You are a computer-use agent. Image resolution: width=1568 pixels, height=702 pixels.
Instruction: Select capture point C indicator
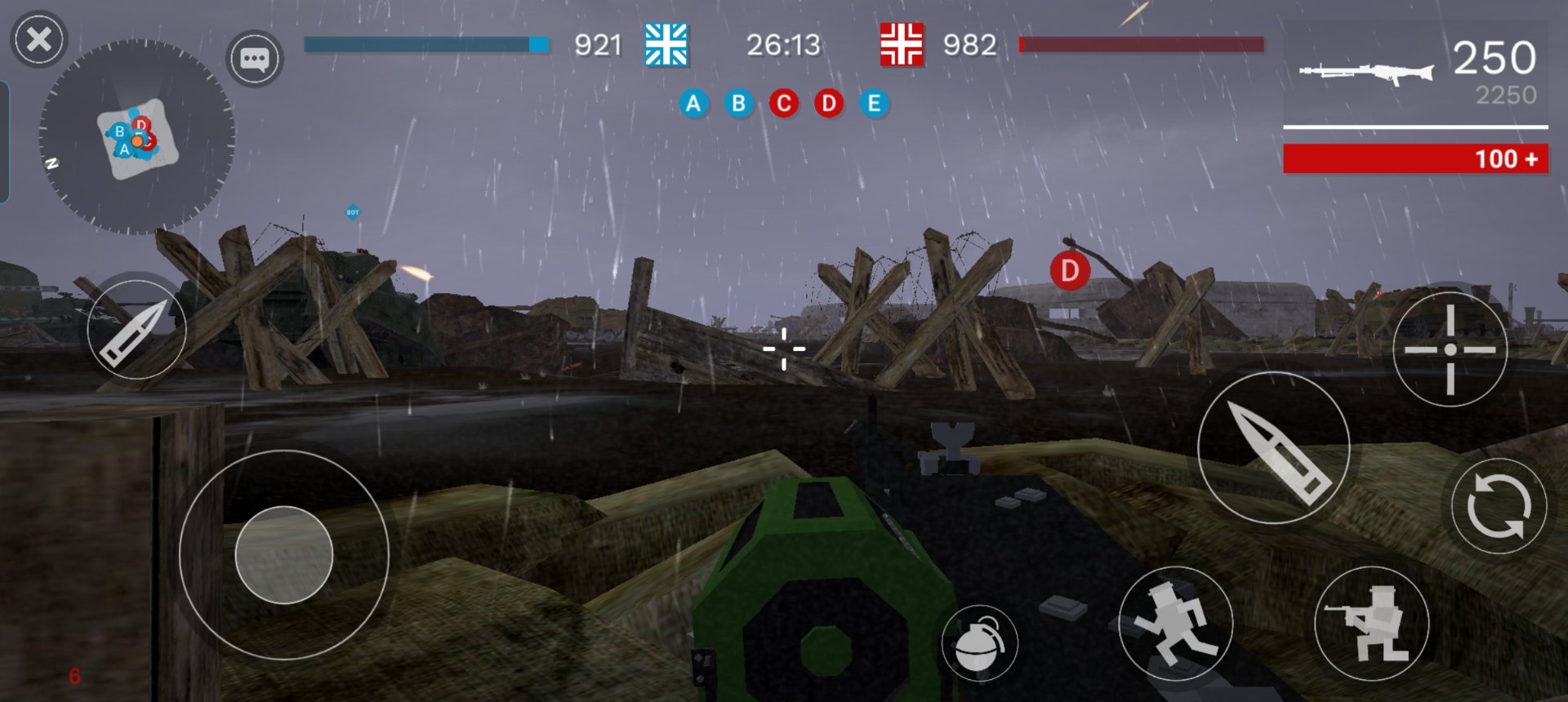(x=783, y=104)
